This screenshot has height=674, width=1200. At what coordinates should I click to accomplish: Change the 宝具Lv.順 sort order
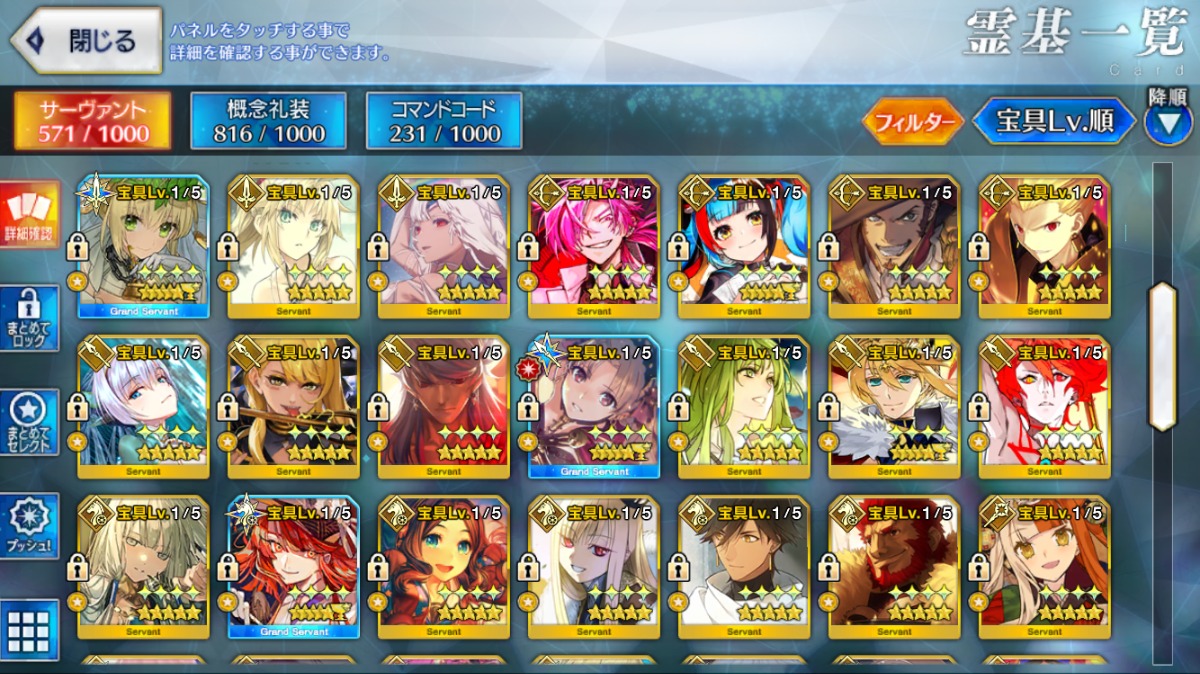click(1055, 122)
